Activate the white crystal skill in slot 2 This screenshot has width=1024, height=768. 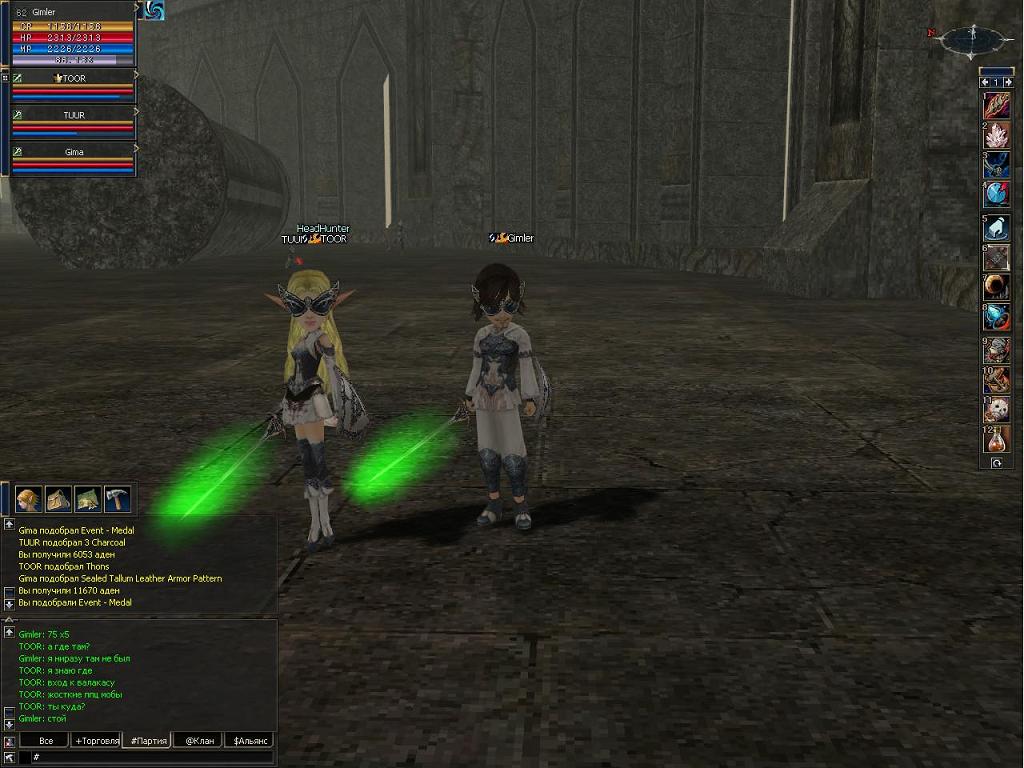click(x=996, y=135)
